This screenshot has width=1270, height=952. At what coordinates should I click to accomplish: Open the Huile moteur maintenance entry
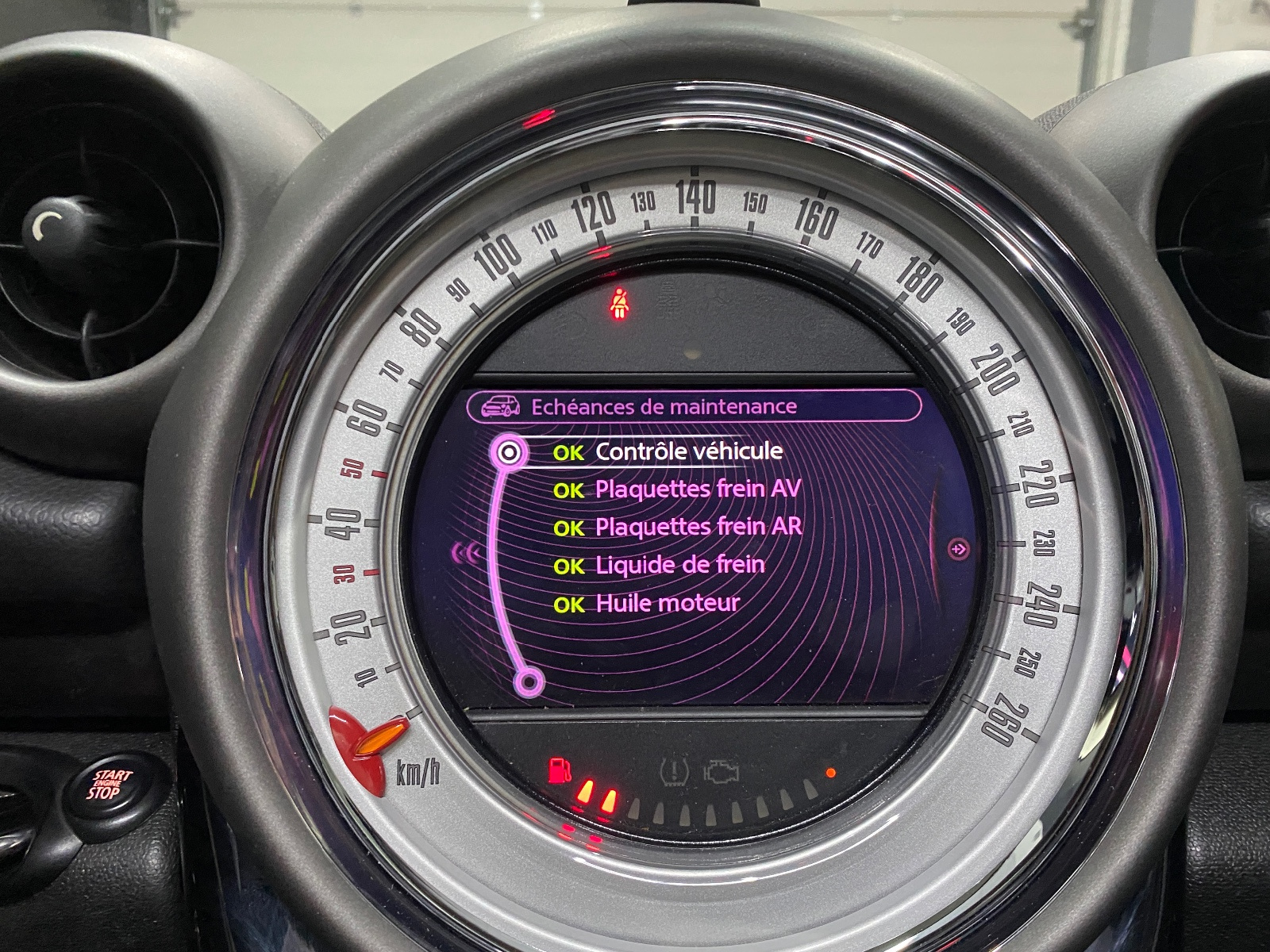tap(667, 603)
